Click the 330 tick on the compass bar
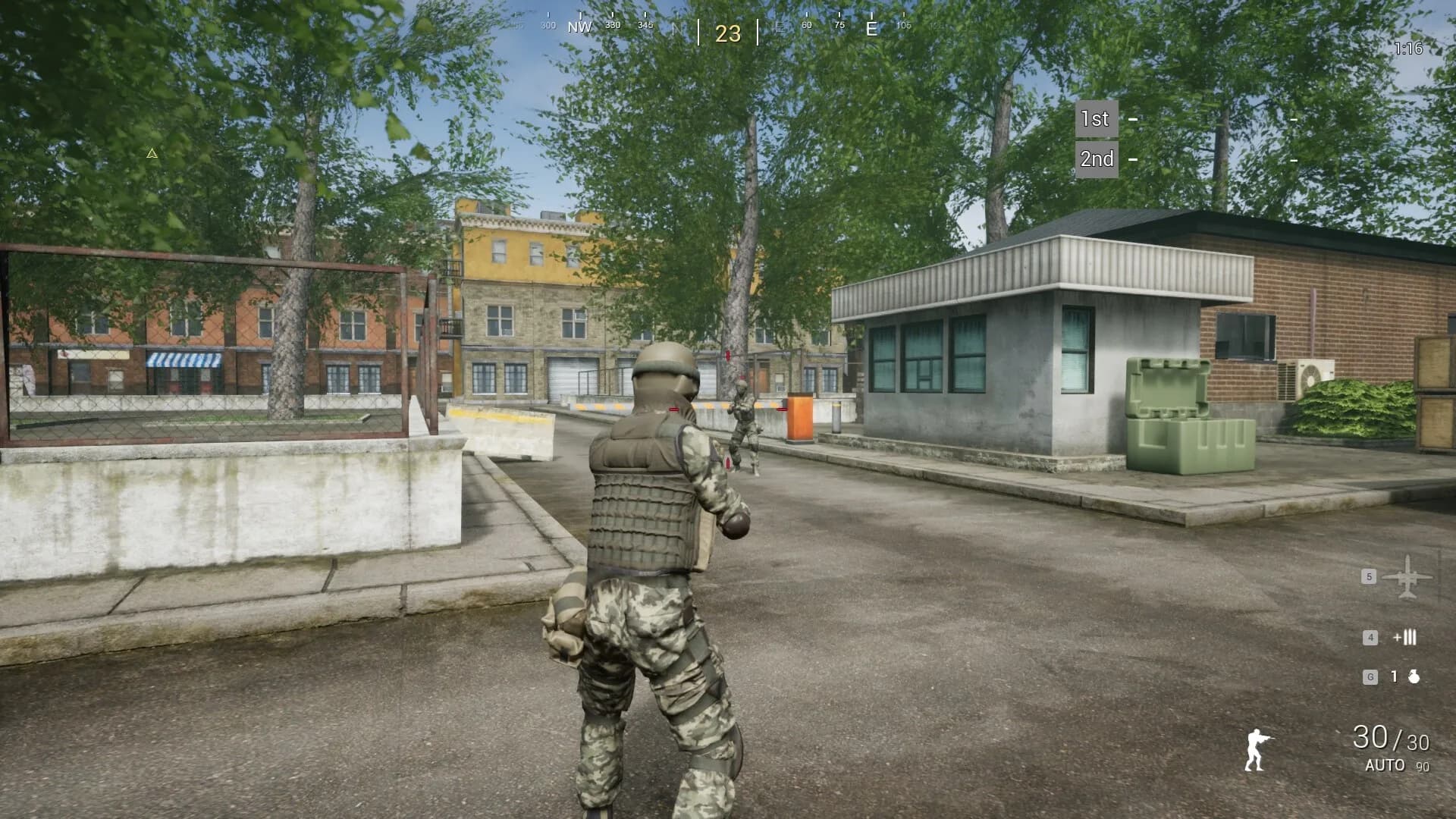Image resolution: width=1456 pixels, height=819 pixels. tap(611, 24)
